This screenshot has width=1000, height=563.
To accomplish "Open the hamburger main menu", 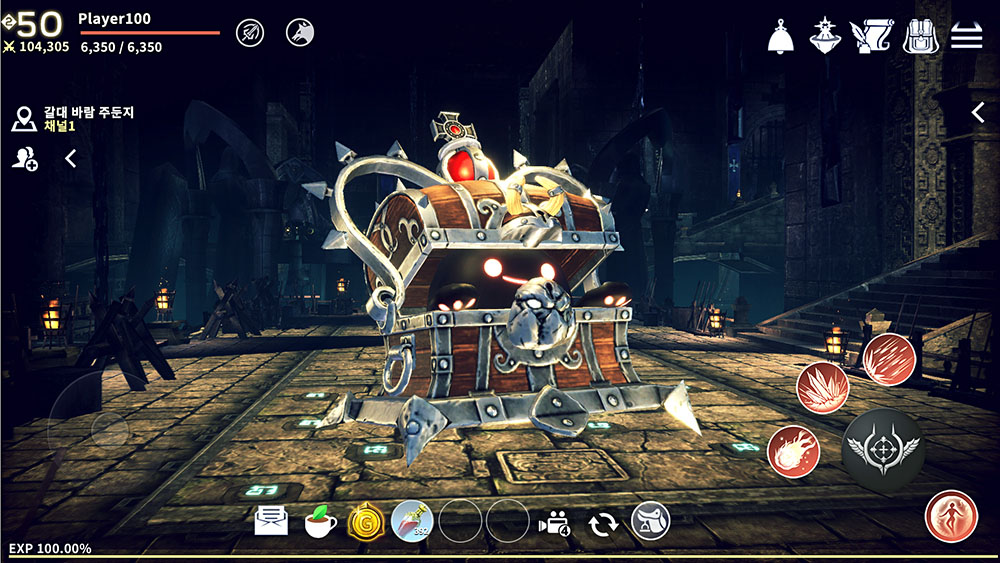I will coord(966,36).
